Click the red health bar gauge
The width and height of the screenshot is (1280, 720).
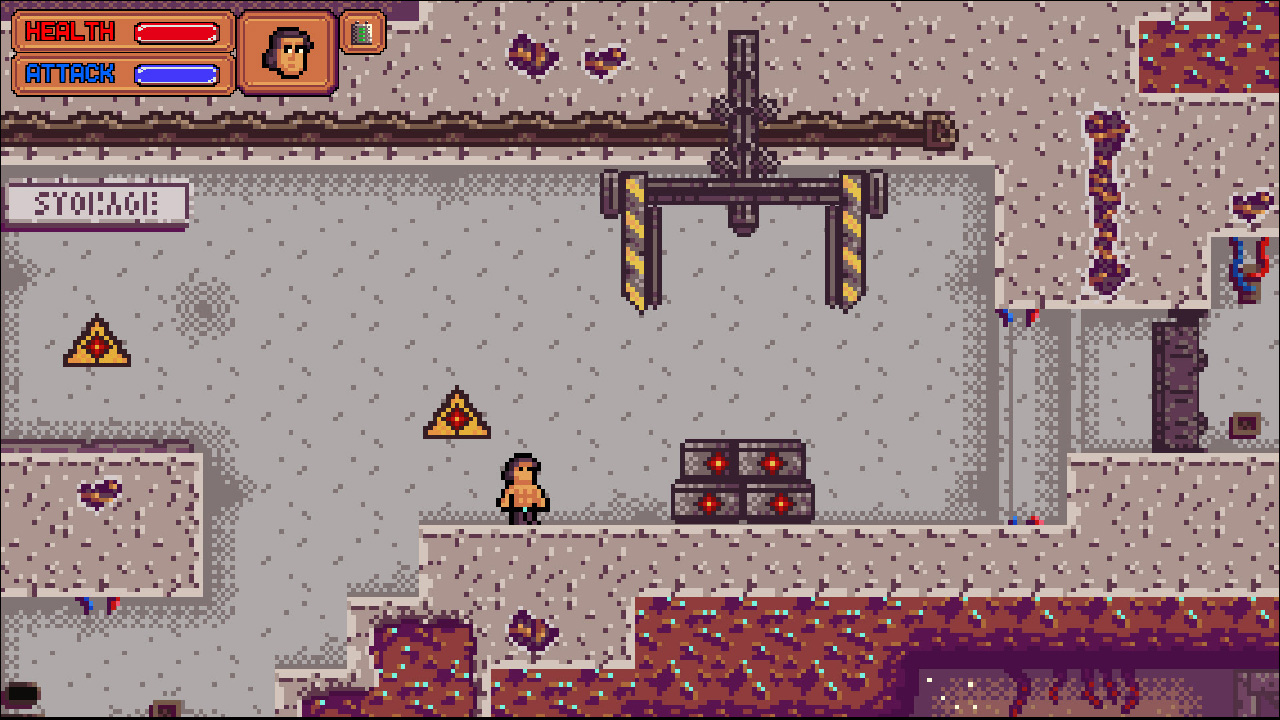coord(176,31)
